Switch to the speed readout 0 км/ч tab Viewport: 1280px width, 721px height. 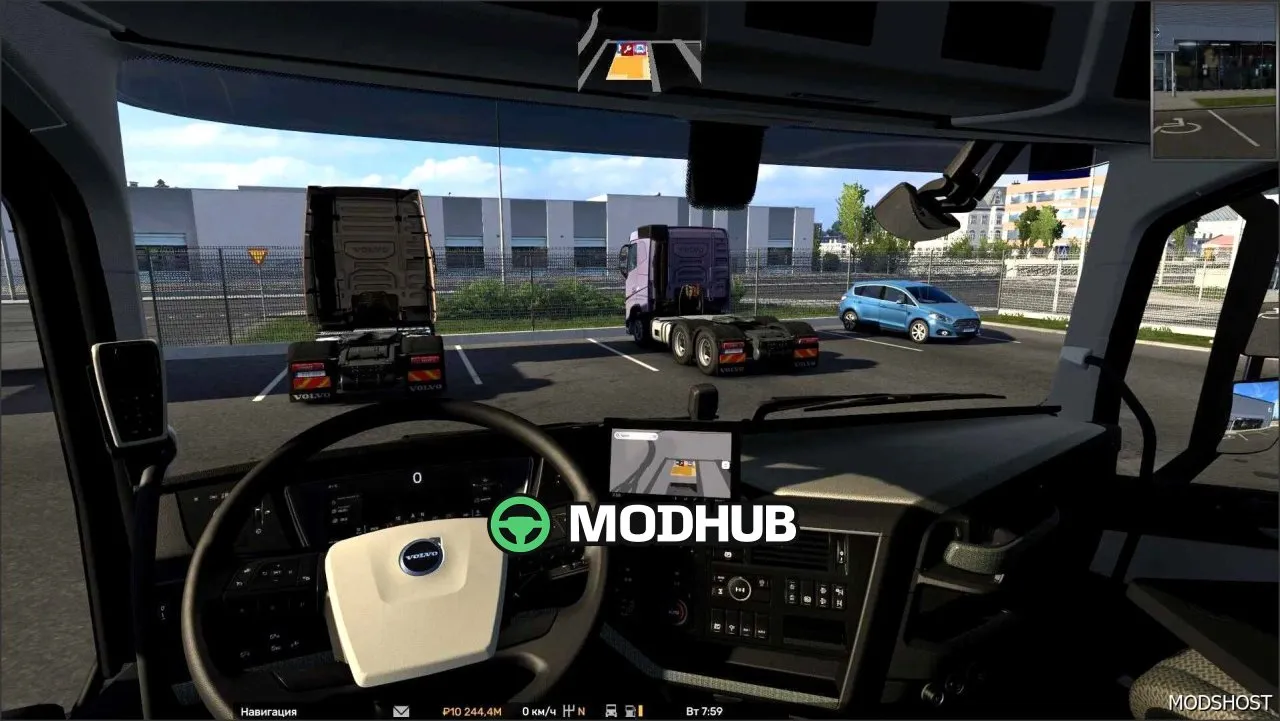click(x=536, y=711)
